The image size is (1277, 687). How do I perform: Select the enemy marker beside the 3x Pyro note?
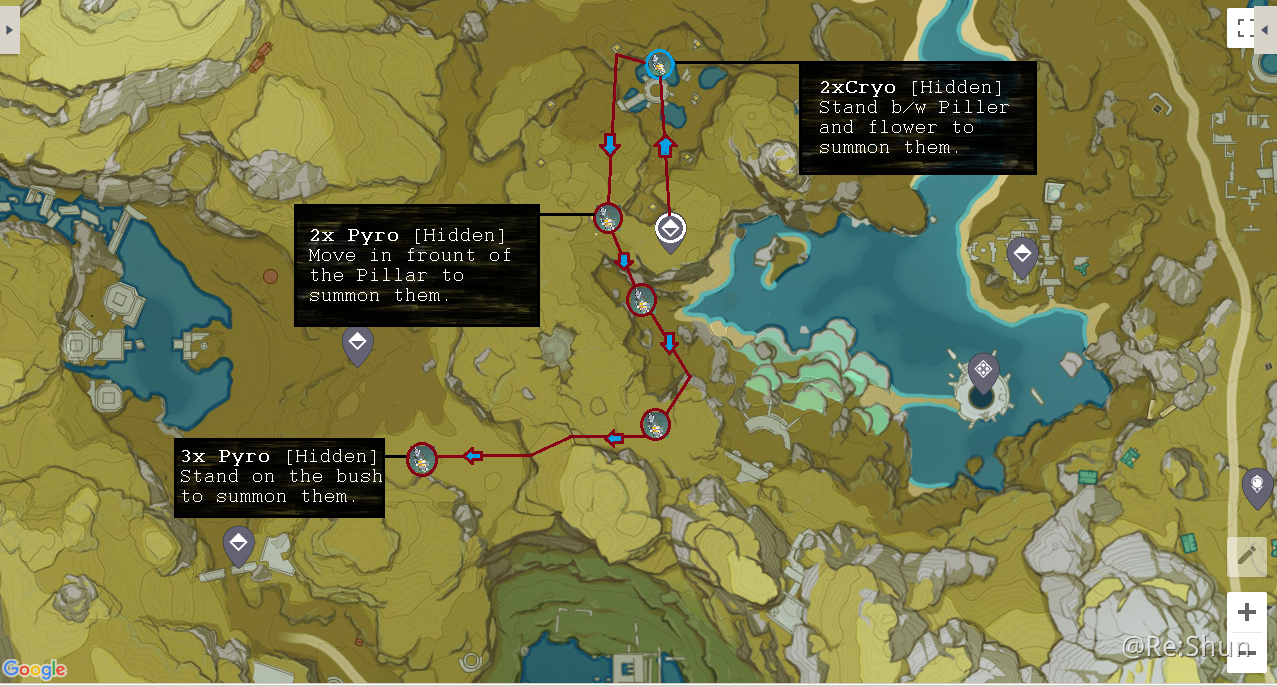click(x=422, y=459)
